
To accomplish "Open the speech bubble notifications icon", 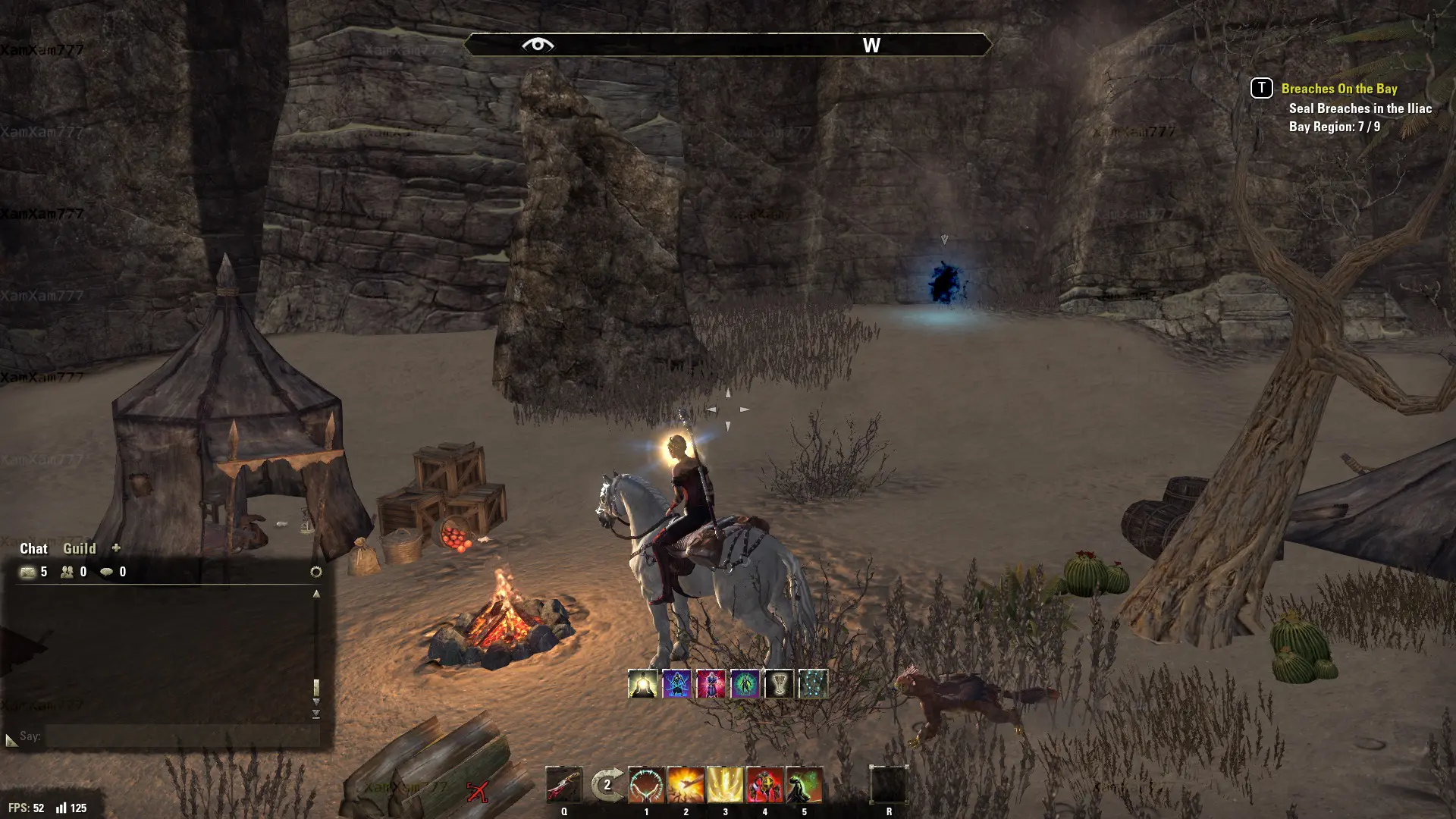I will [107, 572].
